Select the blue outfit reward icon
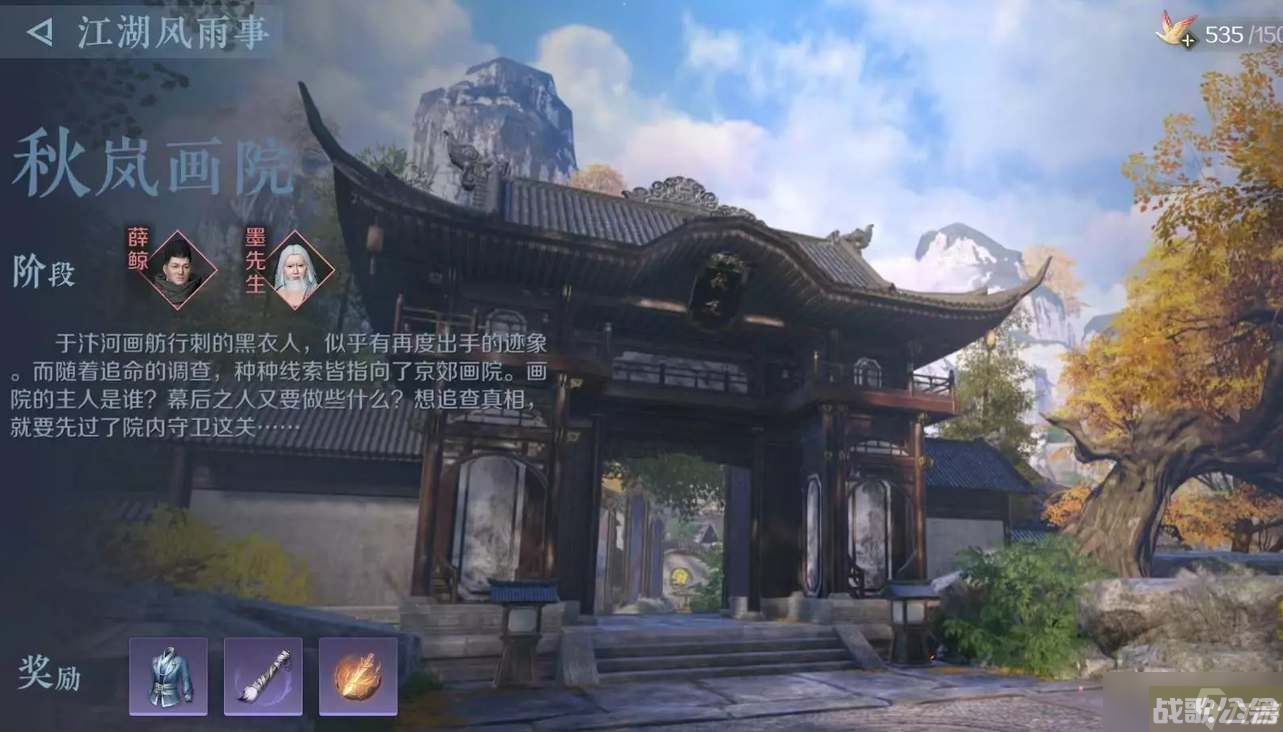1283x732 pixels. click(168, 676)
